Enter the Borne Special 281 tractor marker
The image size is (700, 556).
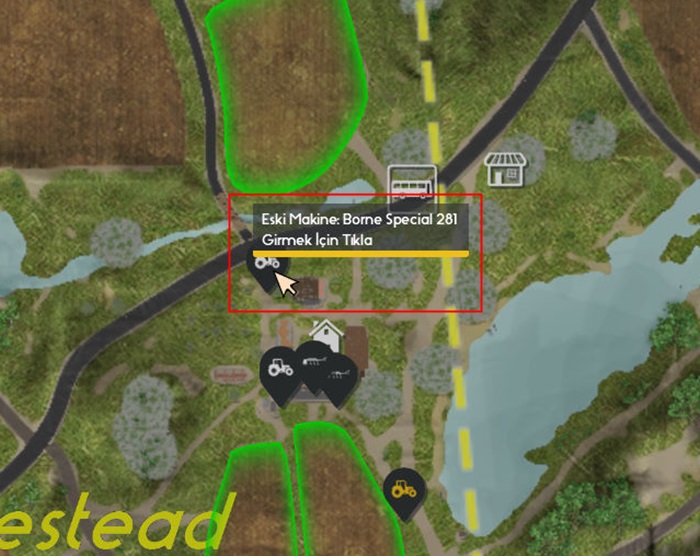point(267,266)
